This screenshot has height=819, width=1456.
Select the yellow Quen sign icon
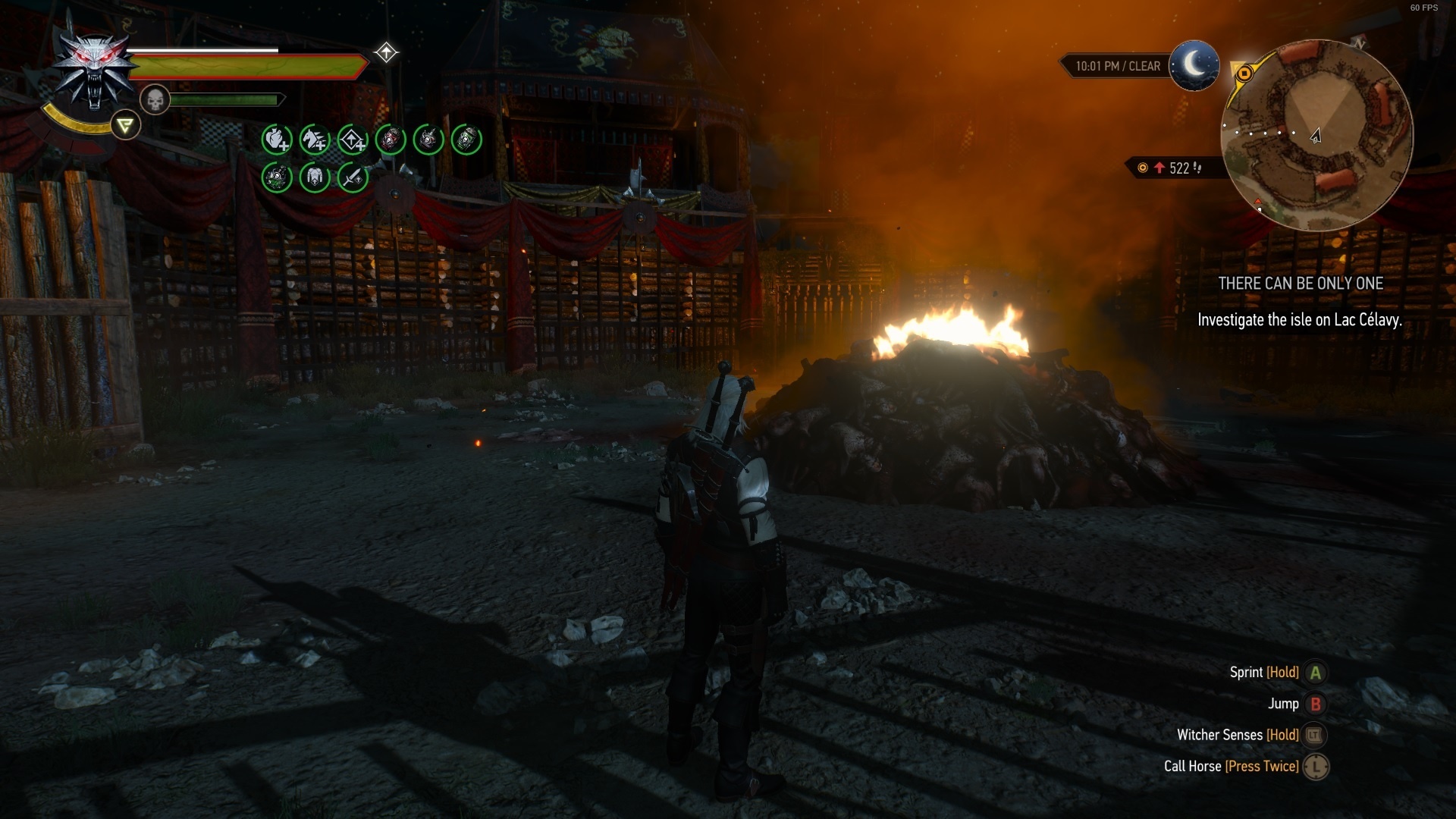point(126,125)
